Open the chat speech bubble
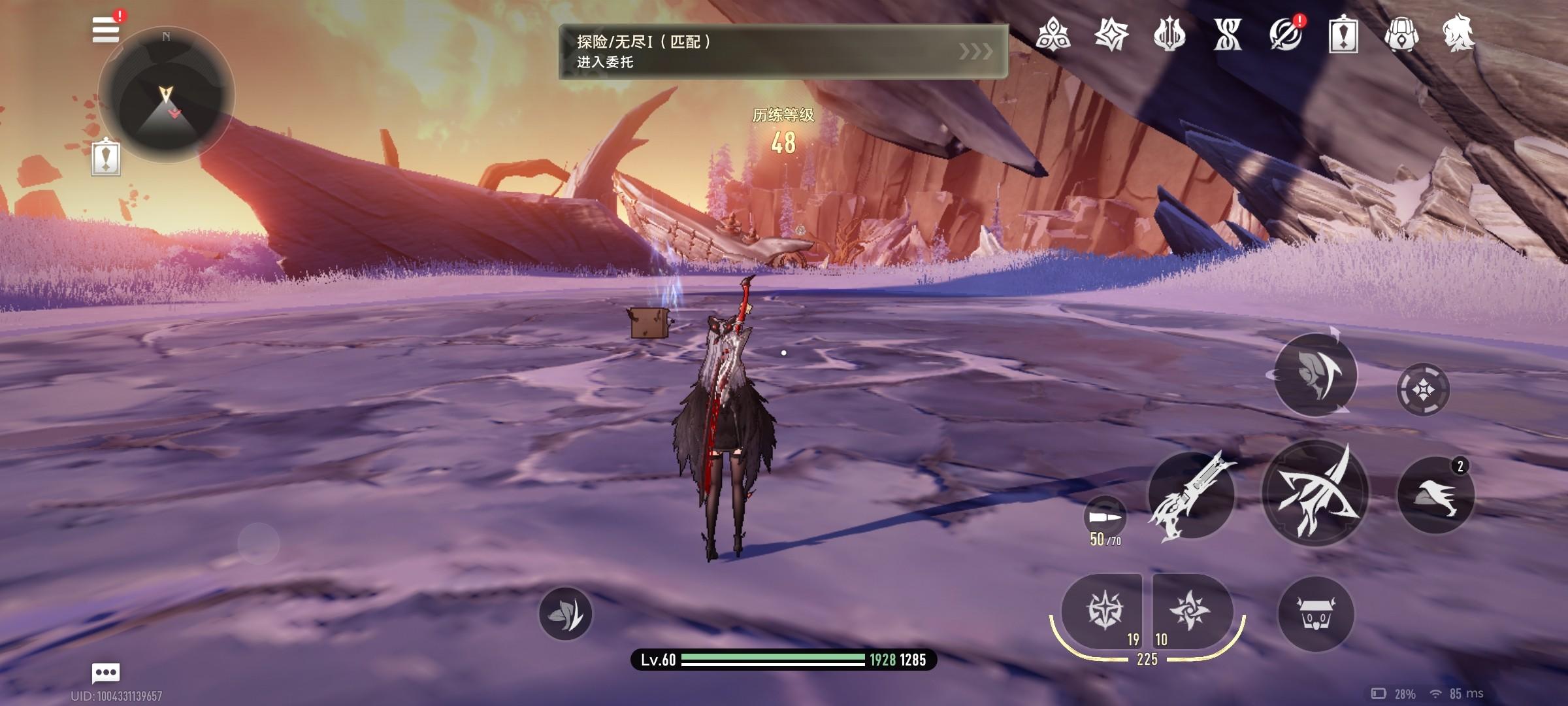This screenshot has width=1568, height=706. (106, 672)
